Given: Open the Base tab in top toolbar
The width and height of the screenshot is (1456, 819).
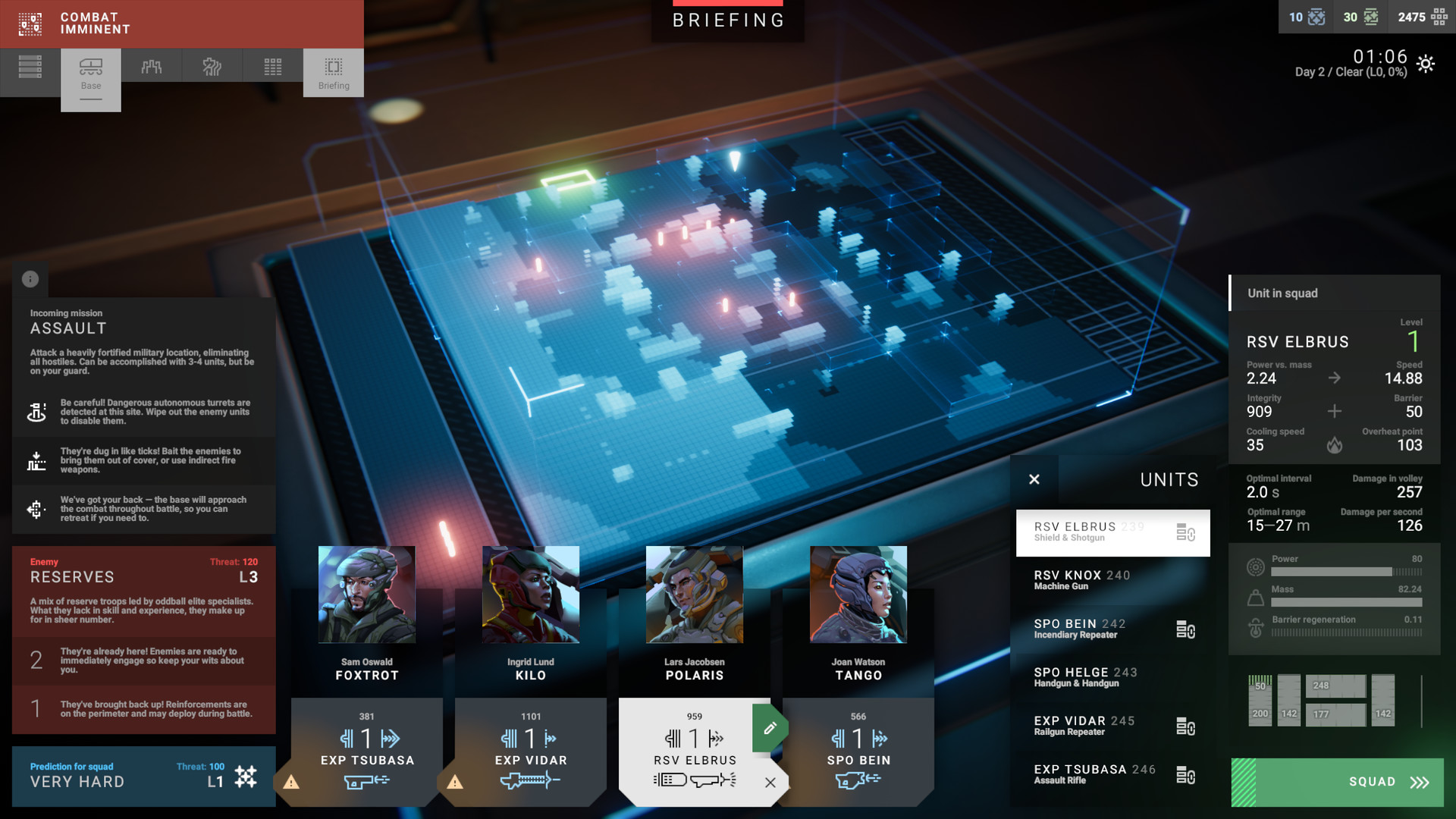Looking at the screenshot, I should [x=90, y=72].
